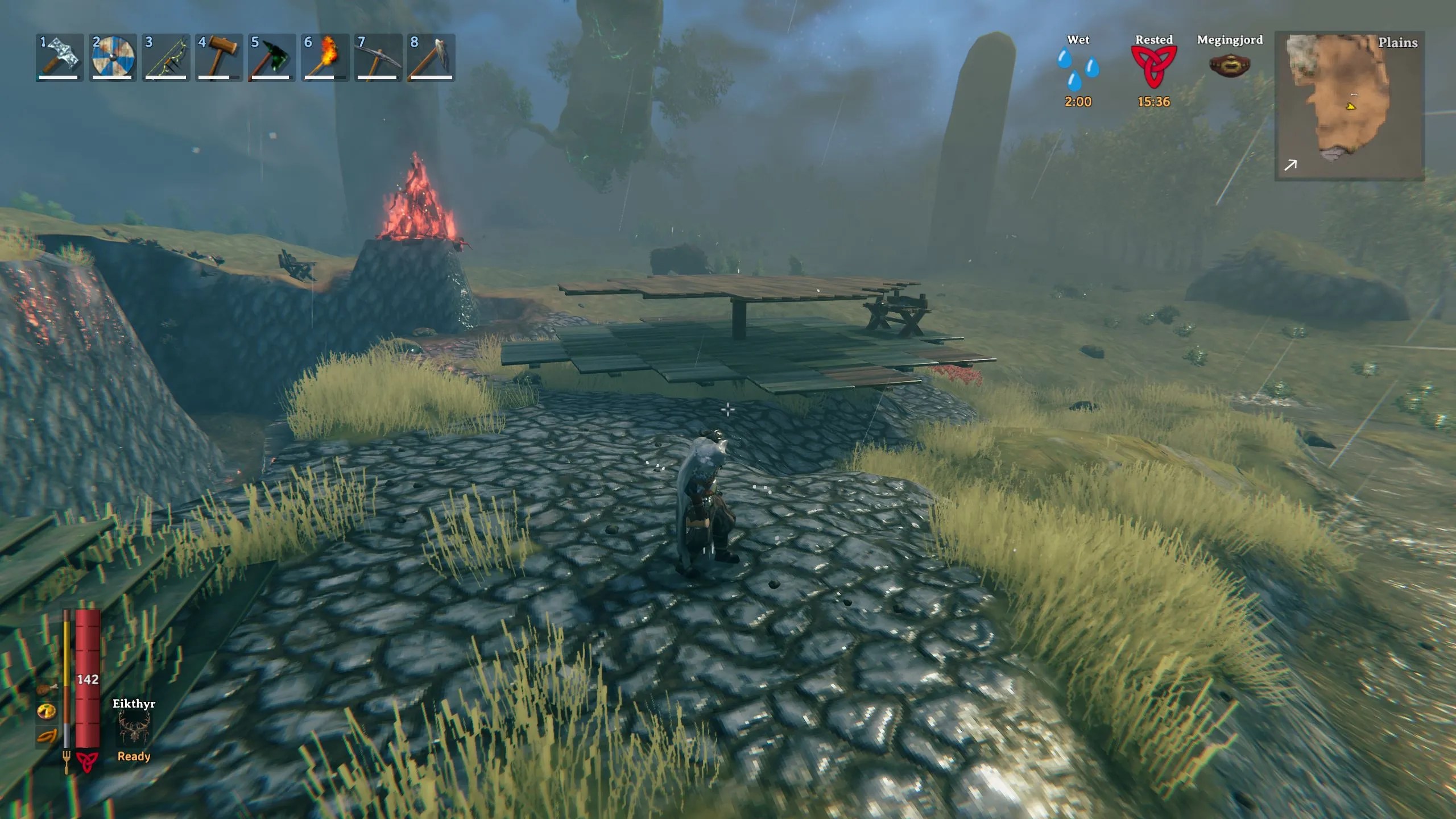
Task: Click the Rested timer showing 15:36
Action: tap(1153, 102)
